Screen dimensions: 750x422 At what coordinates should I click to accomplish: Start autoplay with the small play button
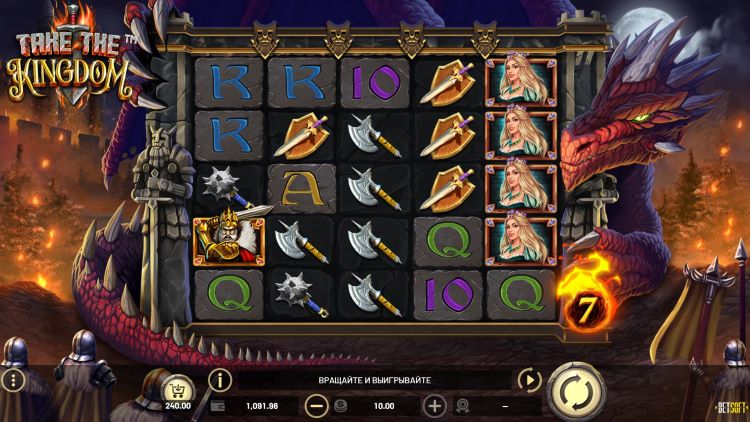528,380
